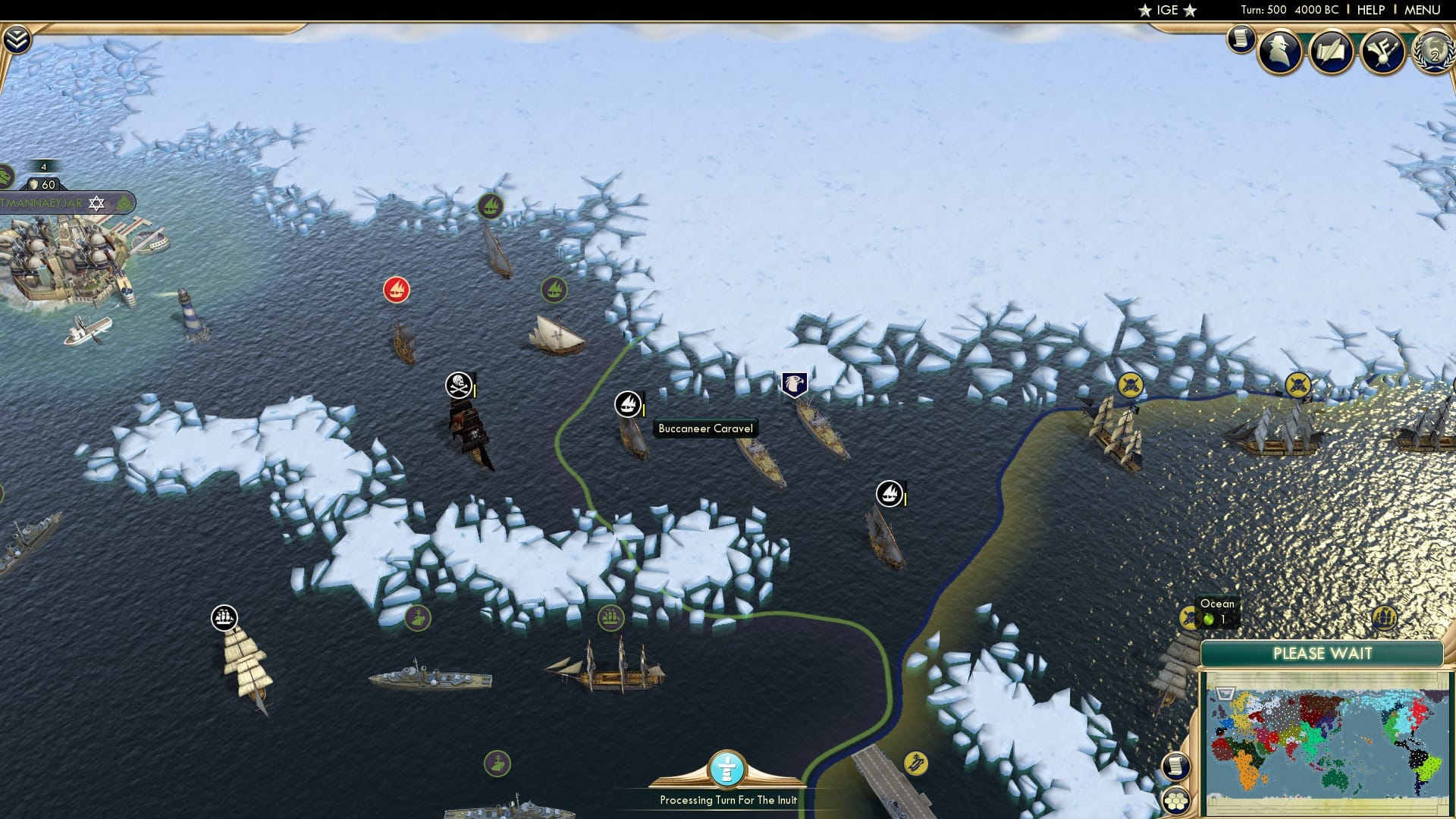Click the notification scroll icon bottom right
The image size is (1456, 819).
1176,764
